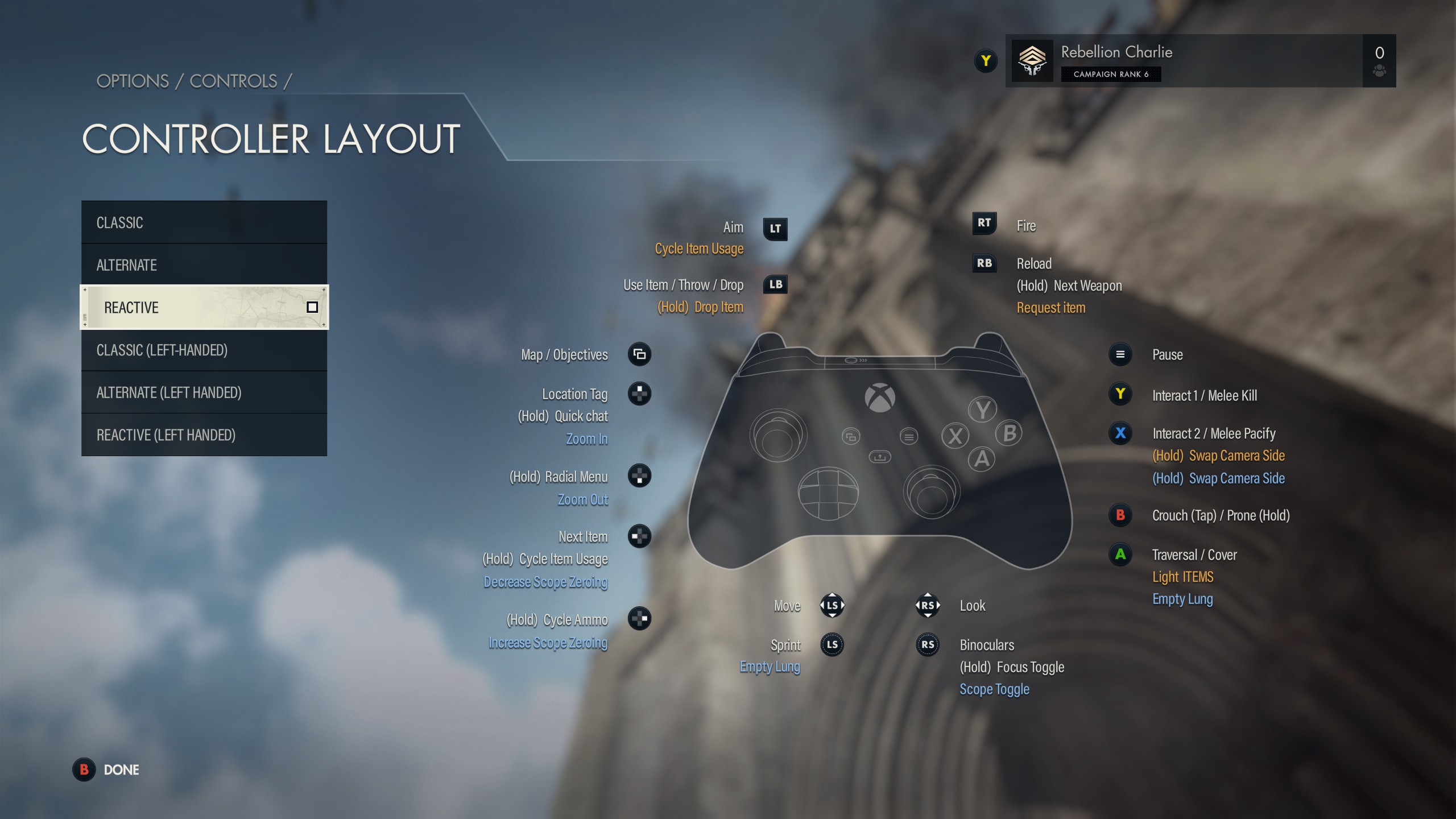This screenshot has height=819, width=1456.
Task: Open the Rebellion Charlie player profile
Action: click(x=1183, y=61)
